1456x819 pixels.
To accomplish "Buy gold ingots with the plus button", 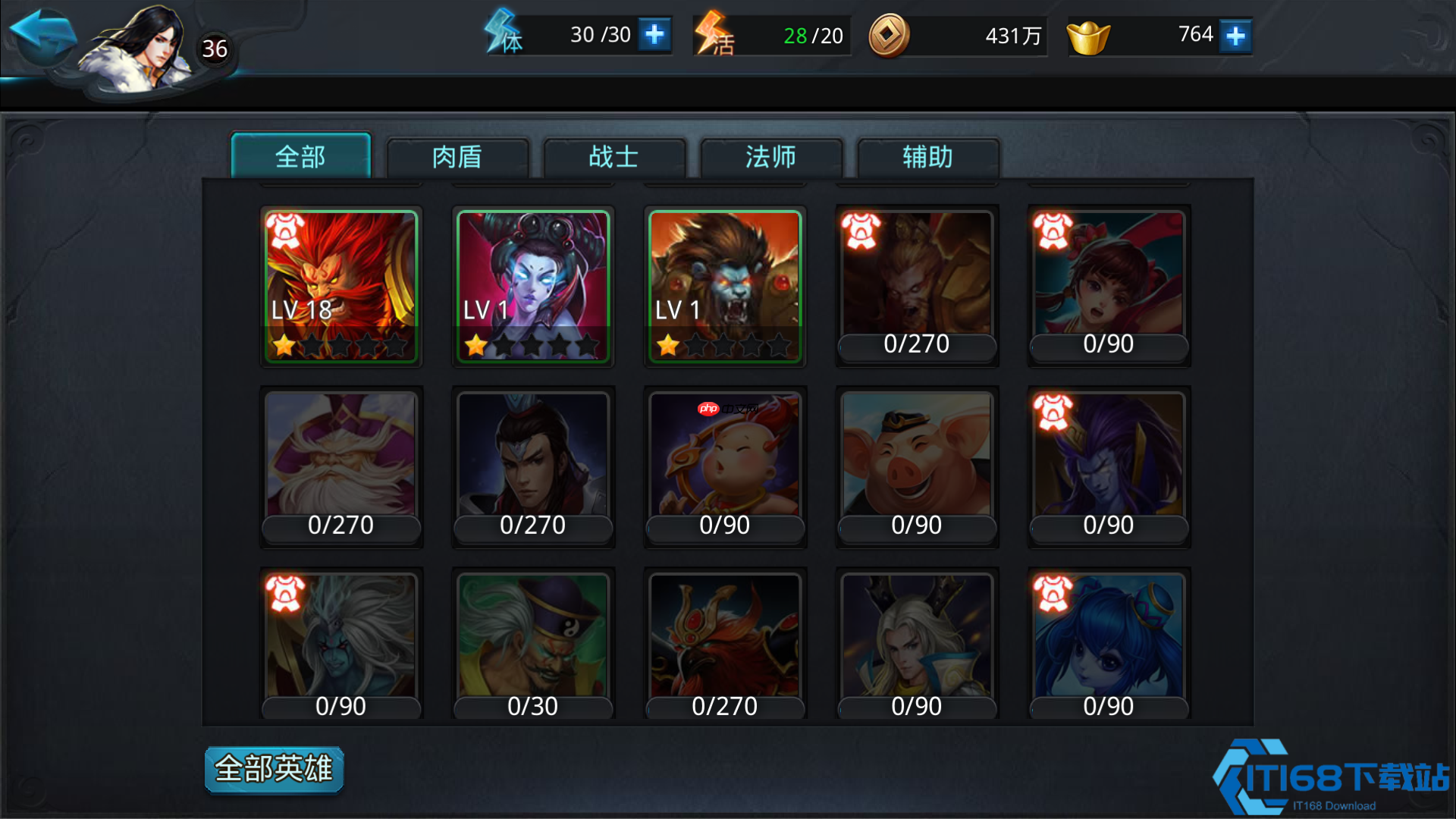I will pos(1235,36).
